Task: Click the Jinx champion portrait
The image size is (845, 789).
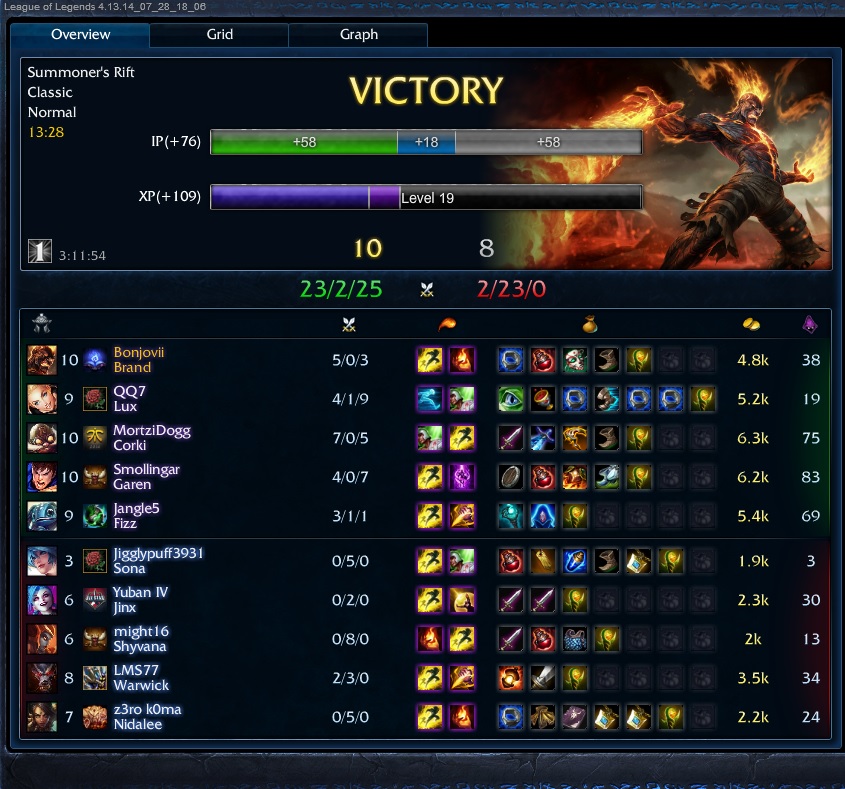Action: click(x=42, y=600)
